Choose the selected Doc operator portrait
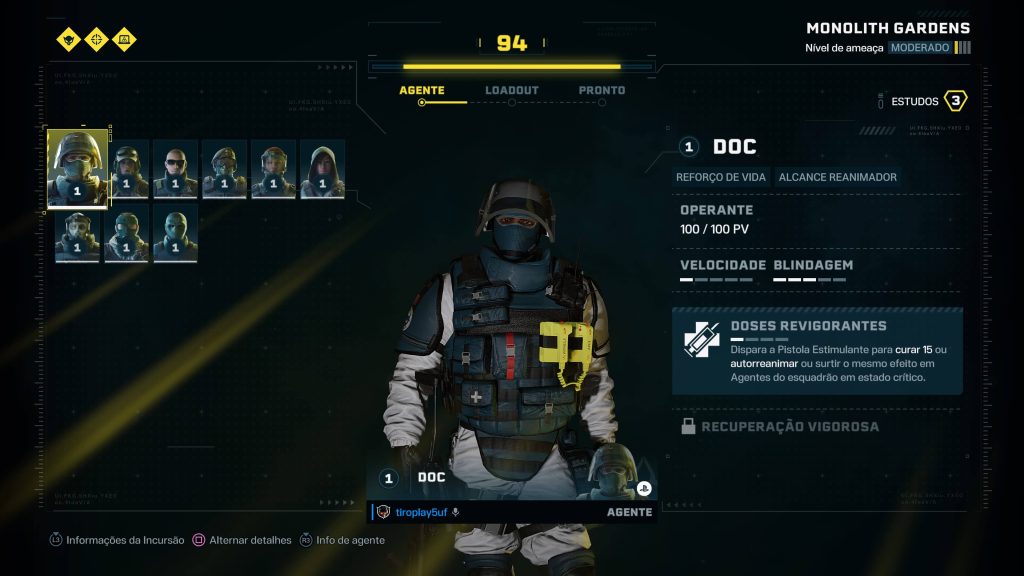The image size is (1024, 576). (x=77, y=168)
